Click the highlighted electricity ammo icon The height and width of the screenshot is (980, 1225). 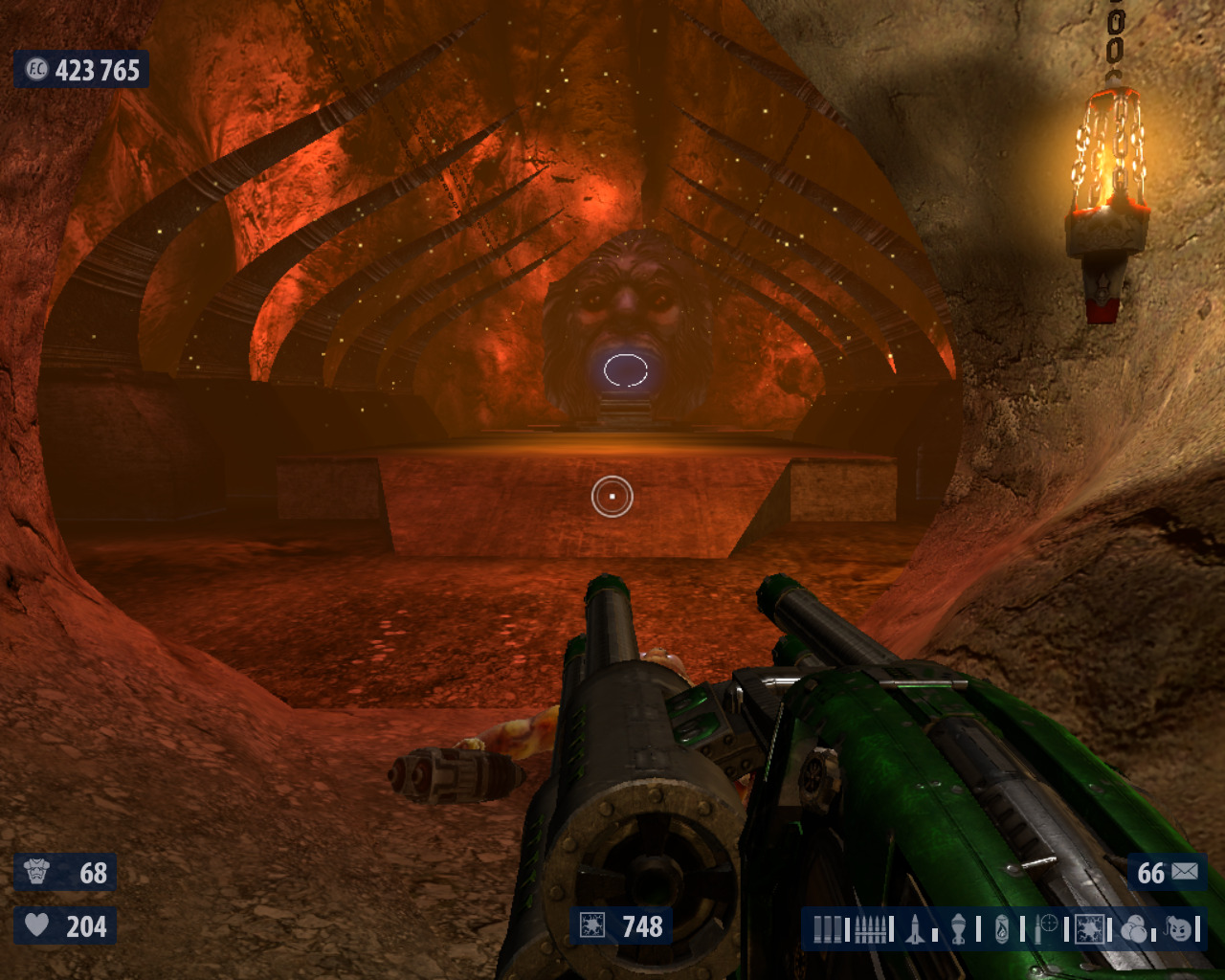pos(1089,928)
